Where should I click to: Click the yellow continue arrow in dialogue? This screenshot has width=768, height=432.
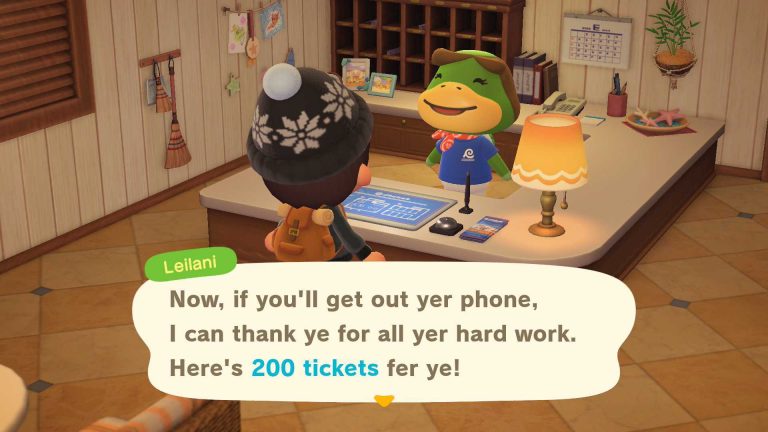384,400
